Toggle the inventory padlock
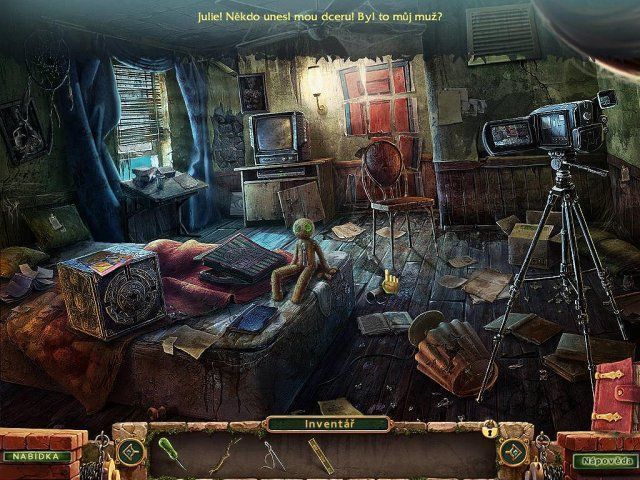Viewport: 640px width, 480px height. pos(490,429)
